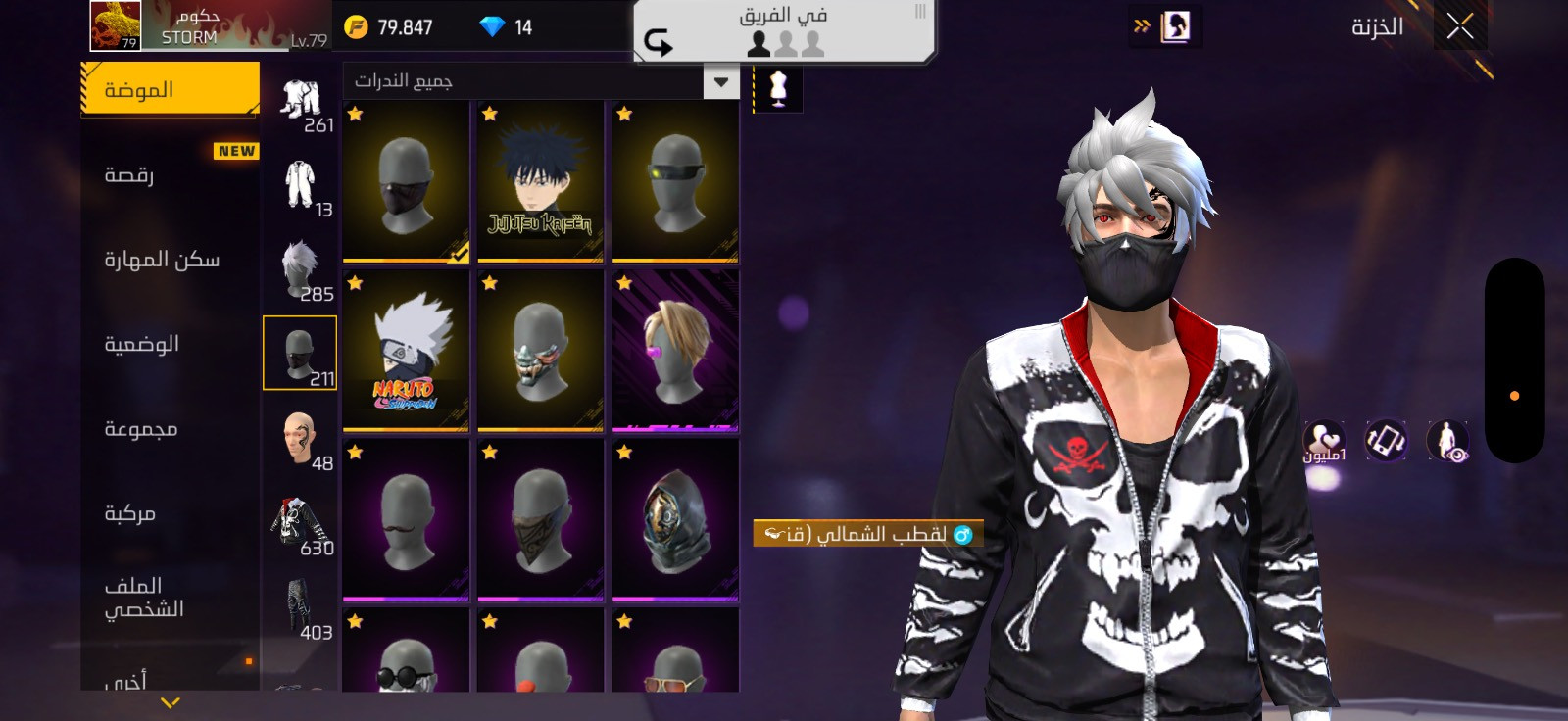Image resolution: width=1568 pixels, height=721 pixels.
Task: Pick the mustache face item
Action: pyautogui.click(x=406, y=520)
